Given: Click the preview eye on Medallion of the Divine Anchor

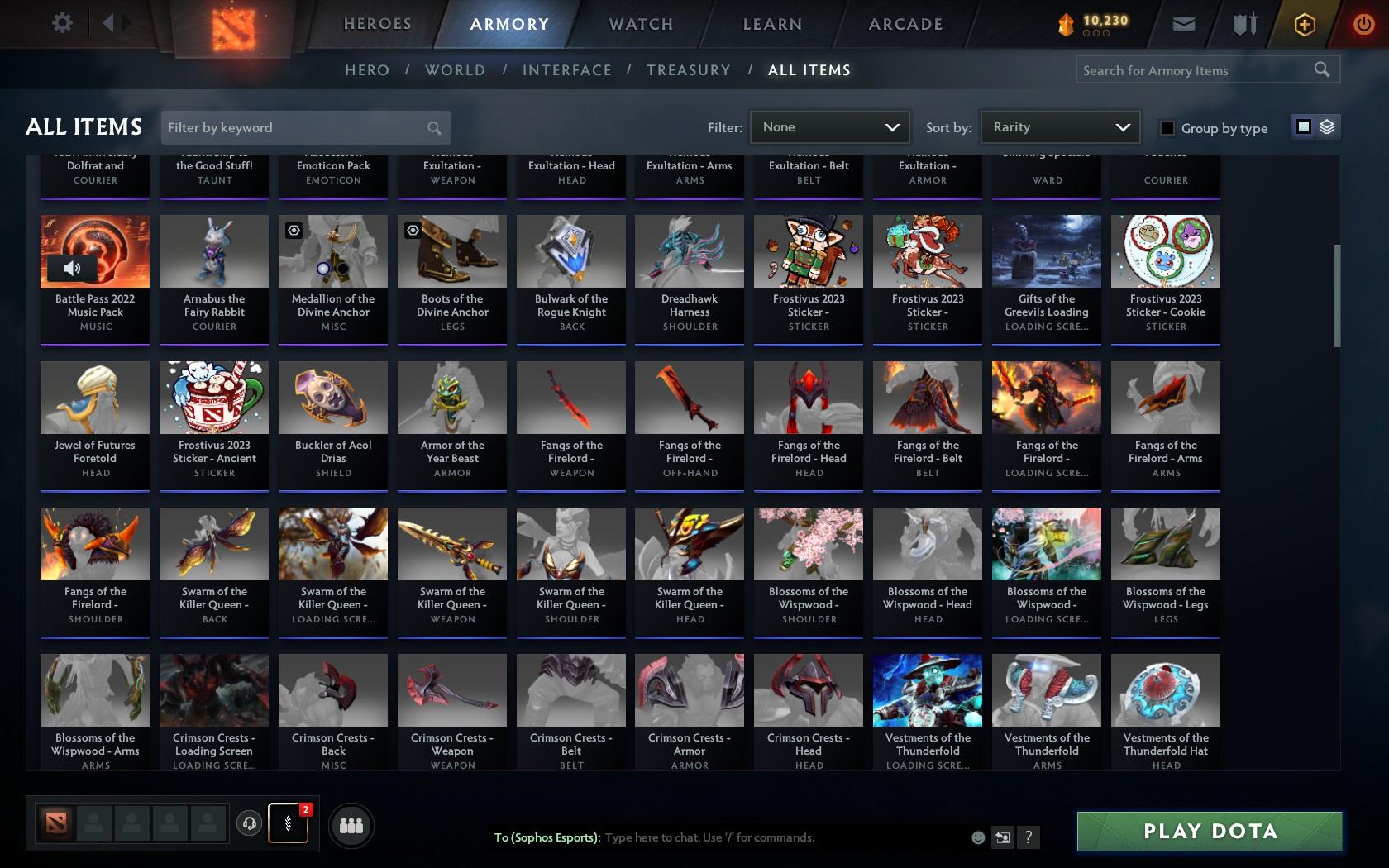Looking at the screenshot, I should [294, 230].
